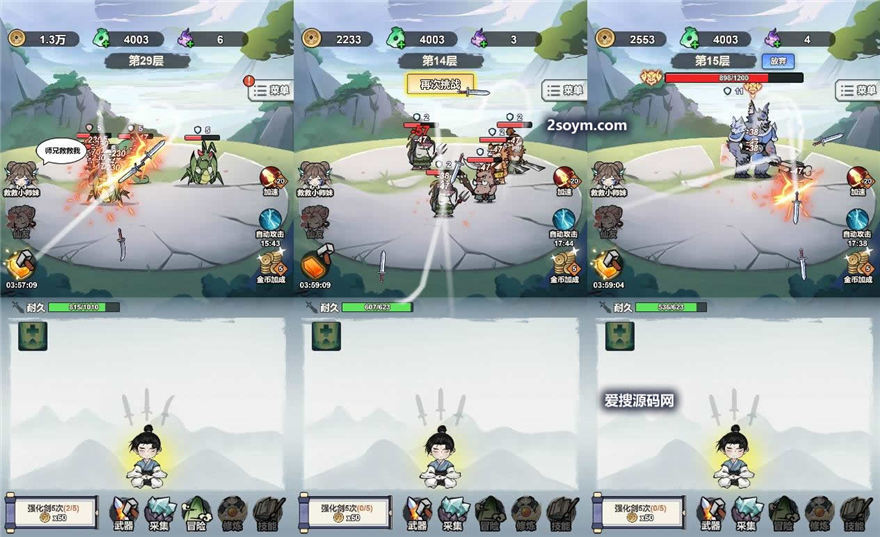Screen dimensions: 880x537
Task: Click the green plus slot on 第15层 screen
Action: pyautogui.click(x=620, y=336)
